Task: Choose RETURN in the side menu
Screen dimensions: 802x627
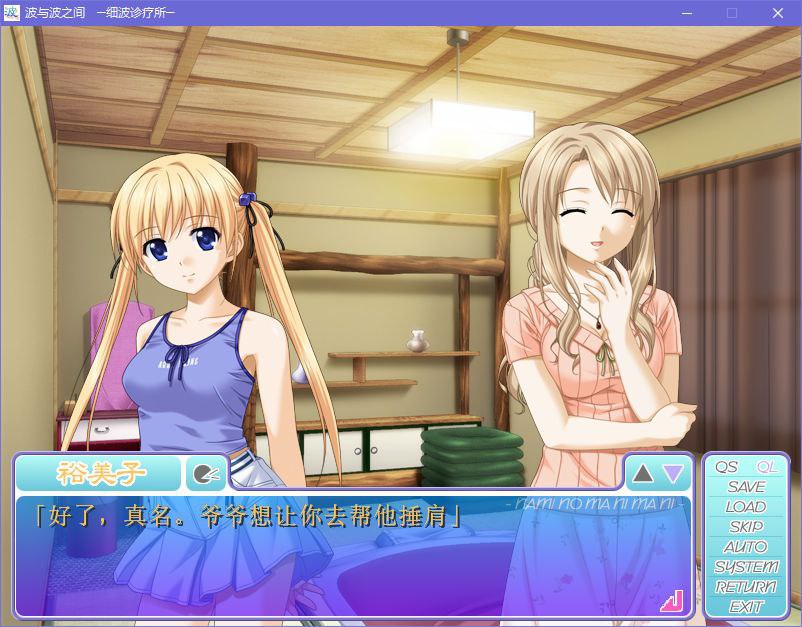Action: click(x=746, y=587)
